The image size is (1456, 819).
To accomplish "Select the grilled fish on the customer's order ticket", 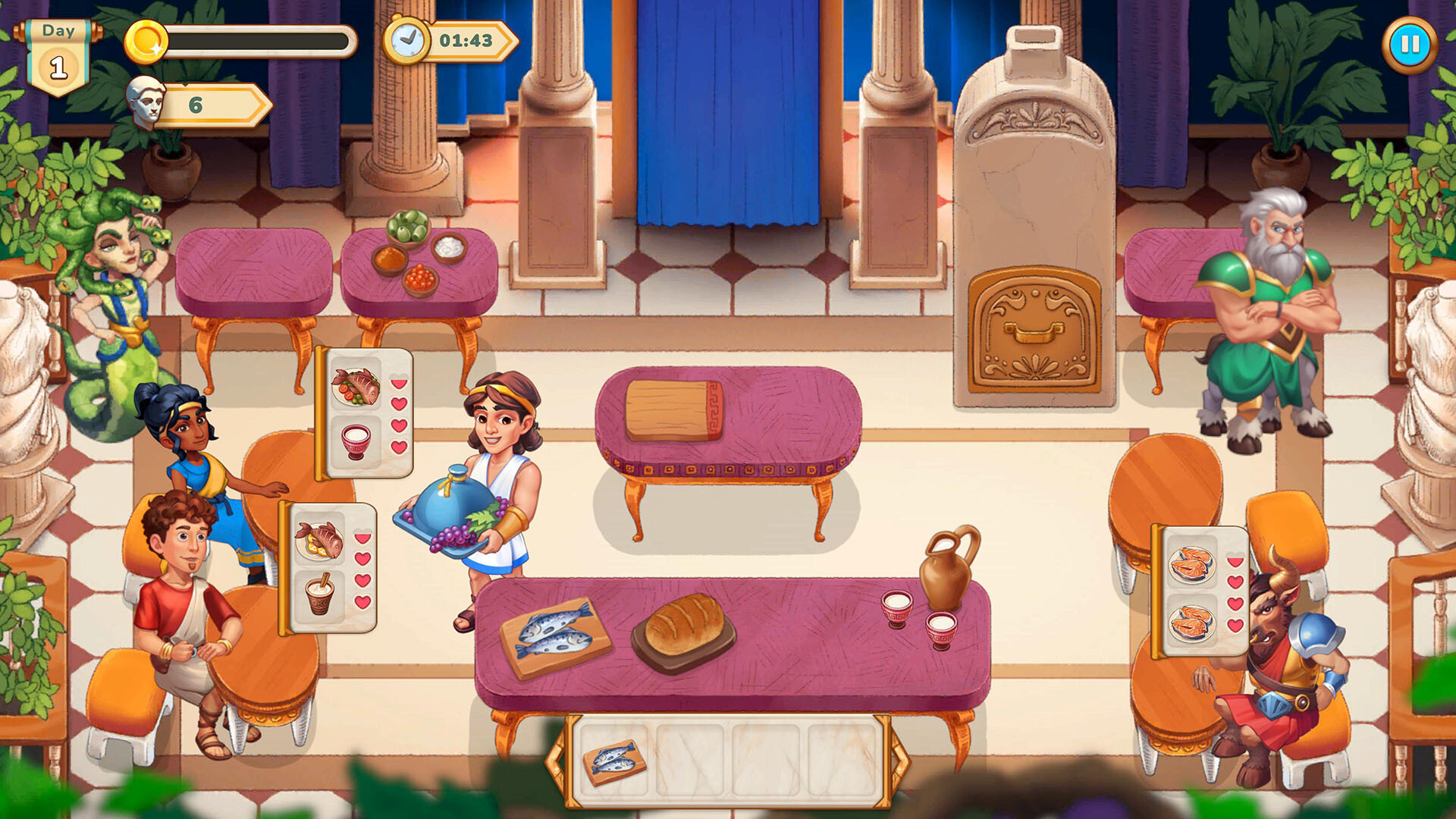I will [x=355, y=385].
